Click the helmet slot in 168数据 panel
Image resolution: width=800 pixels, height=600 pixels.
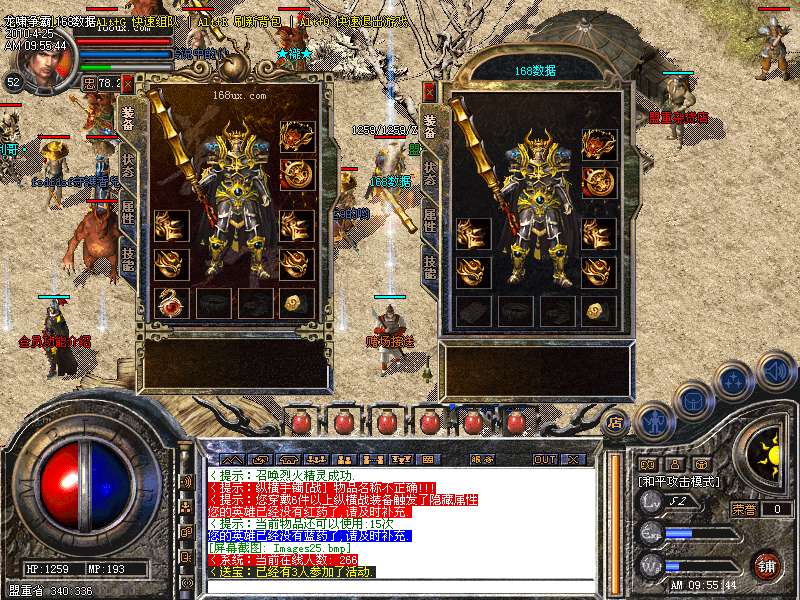[x=599, y=143]
